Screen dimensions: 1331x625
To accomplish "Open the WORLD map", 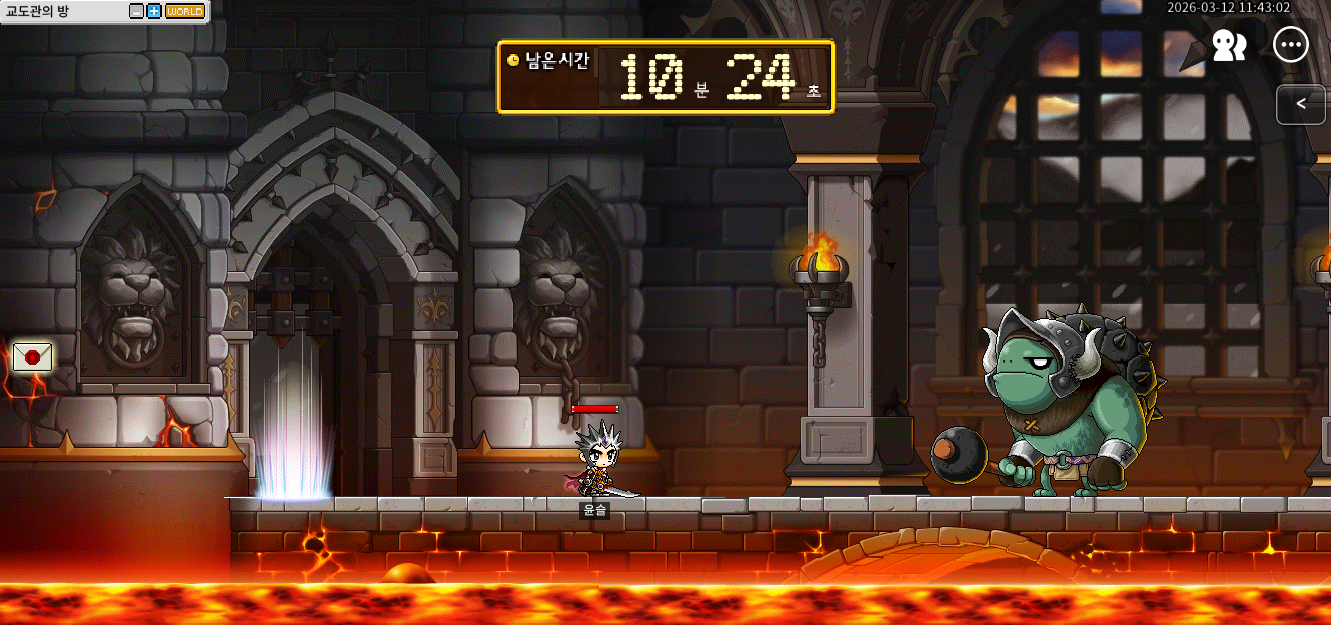I will (x=184, y=11).
